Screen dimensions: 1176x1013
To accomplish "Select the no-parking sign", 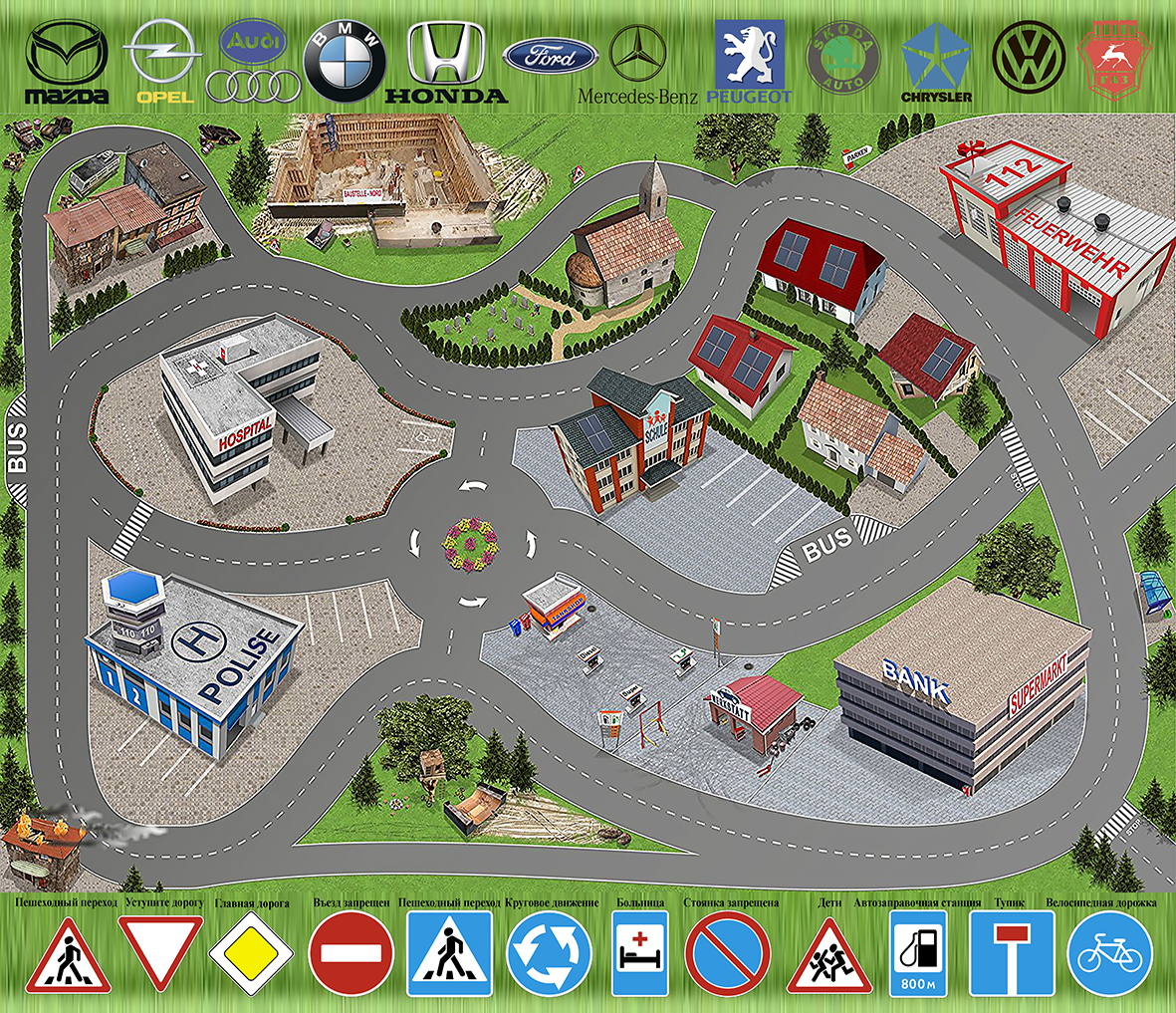I will point(728,954).
